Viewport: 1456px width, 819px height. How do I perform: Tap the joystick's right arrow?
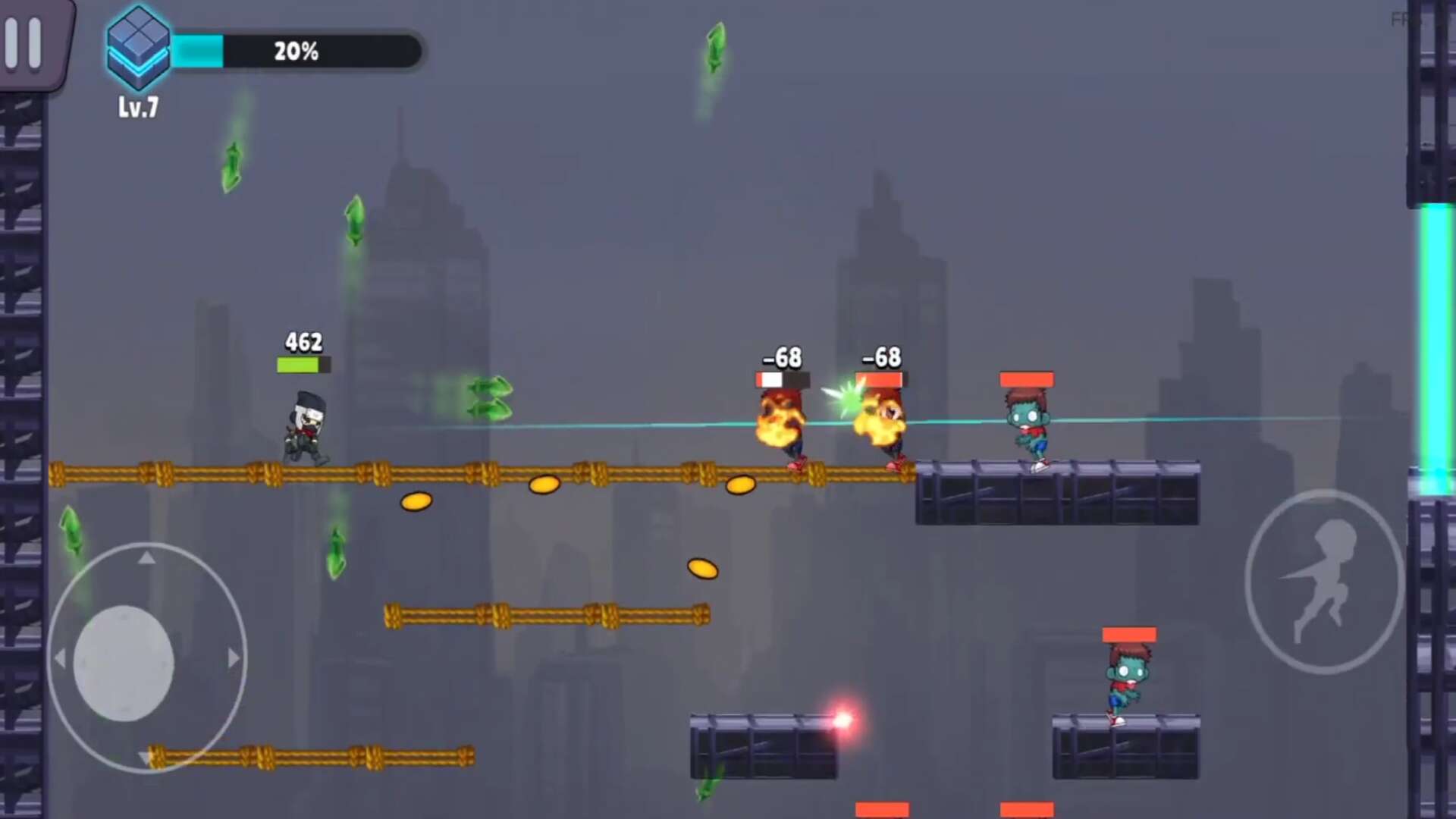[x=234, y=658]
